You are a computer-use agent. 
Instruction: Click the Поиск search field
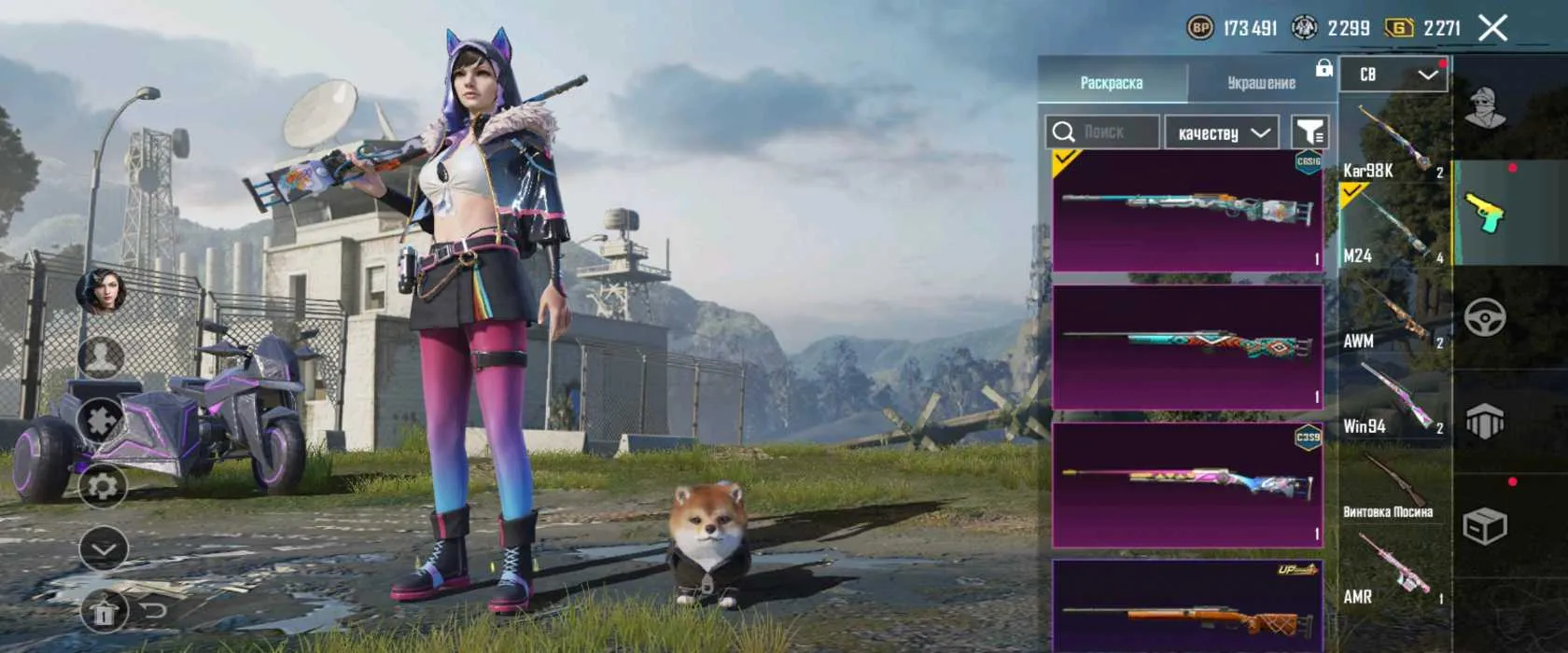1102,132
